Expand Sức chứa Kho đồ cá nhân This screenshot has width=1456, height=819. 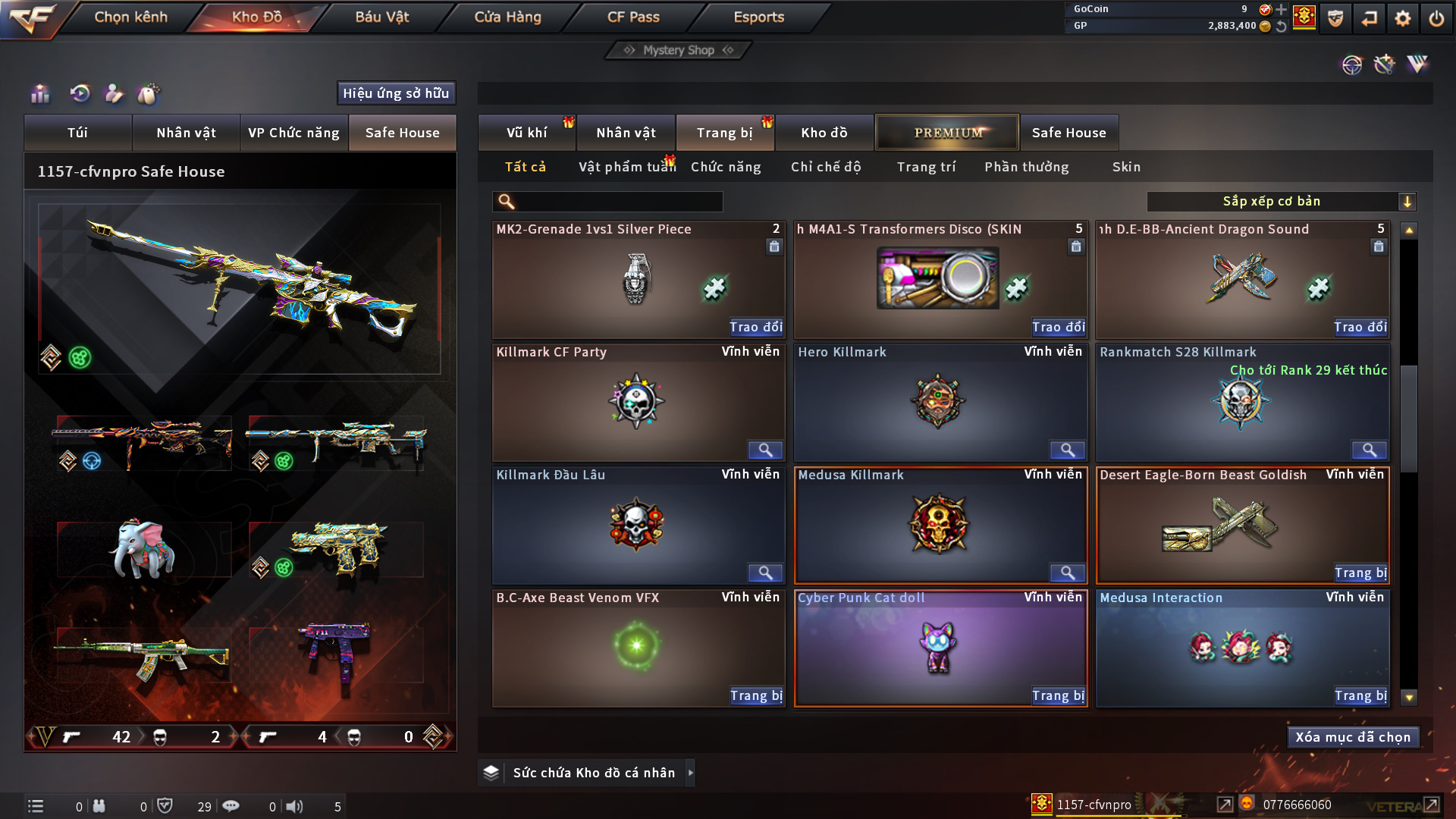click(690, 773)
